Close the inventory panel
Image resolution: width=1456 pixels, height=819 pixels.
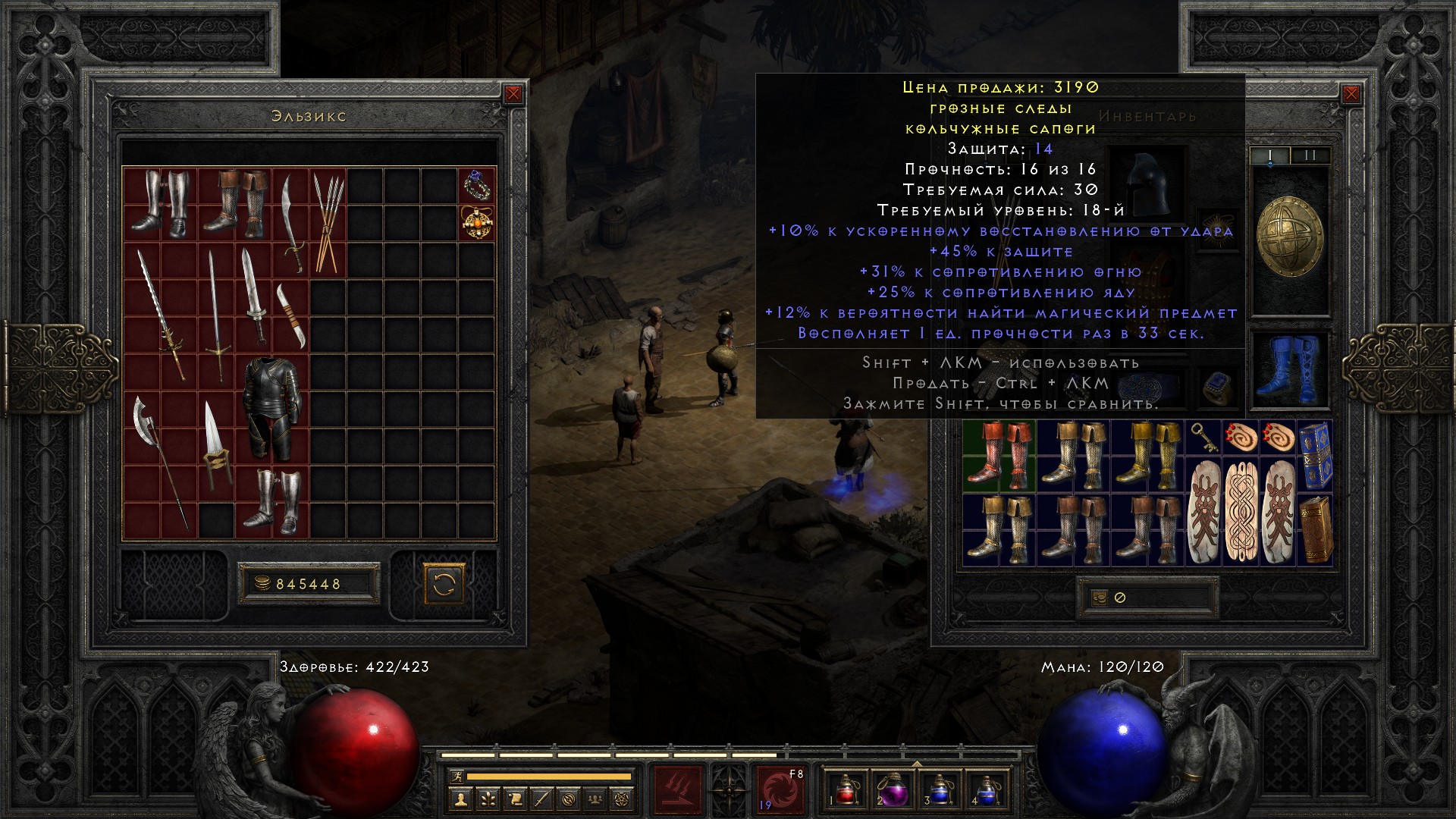coord(1351,94)
